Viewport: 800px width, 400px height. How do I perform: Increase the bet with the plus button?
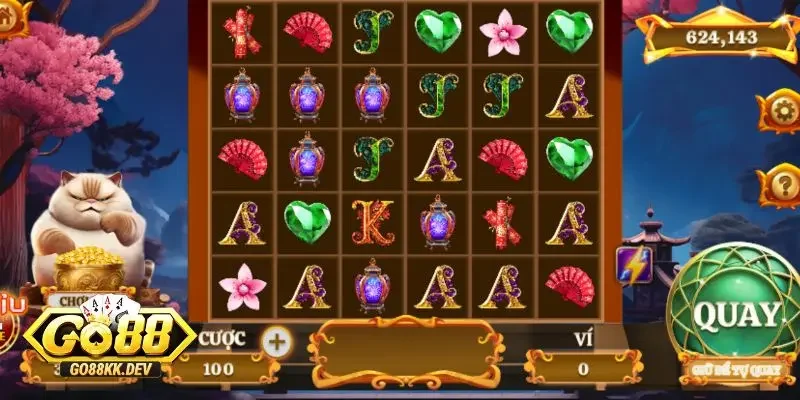tap(277, 342)
